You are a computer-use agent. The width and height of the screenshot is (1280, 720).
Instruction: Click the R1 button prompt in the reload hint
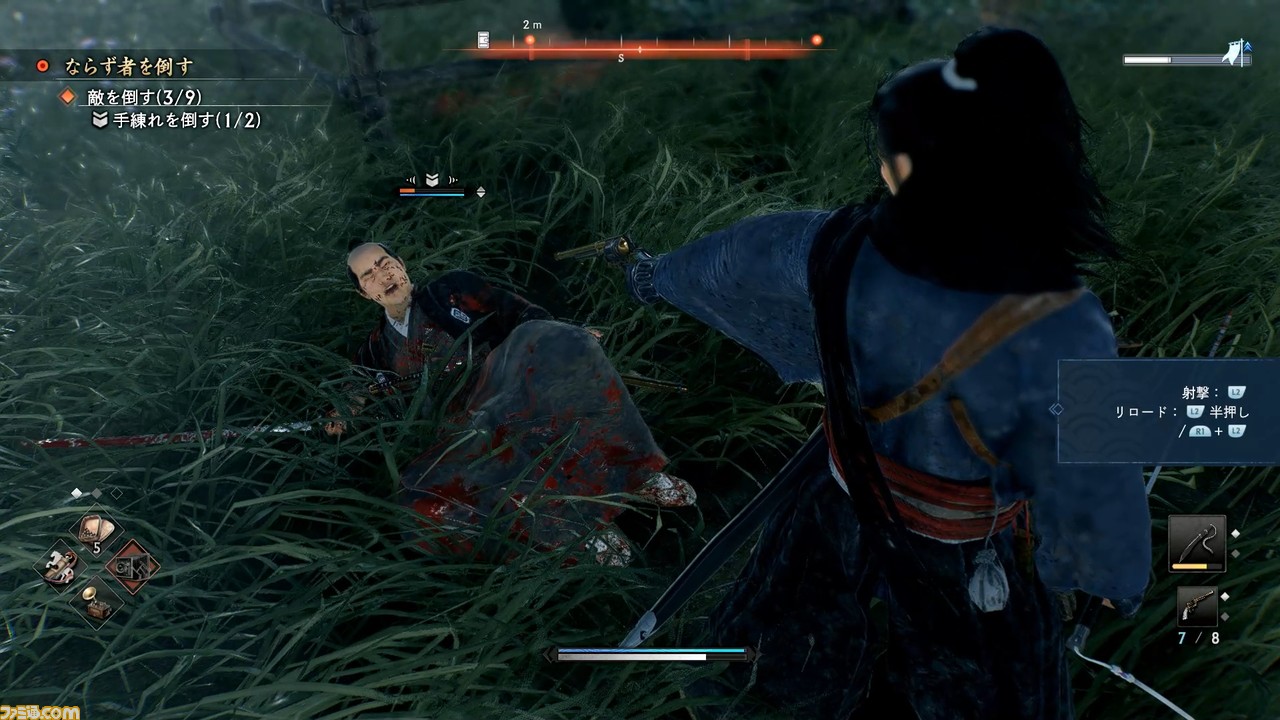pos(1201,431)
